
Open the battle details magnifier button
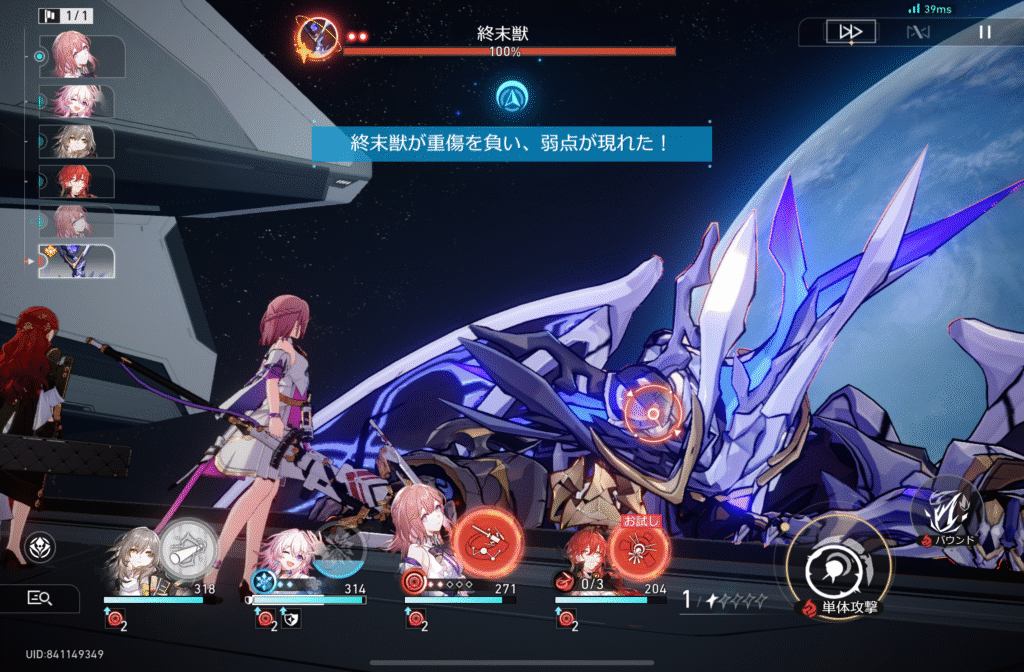39,598
